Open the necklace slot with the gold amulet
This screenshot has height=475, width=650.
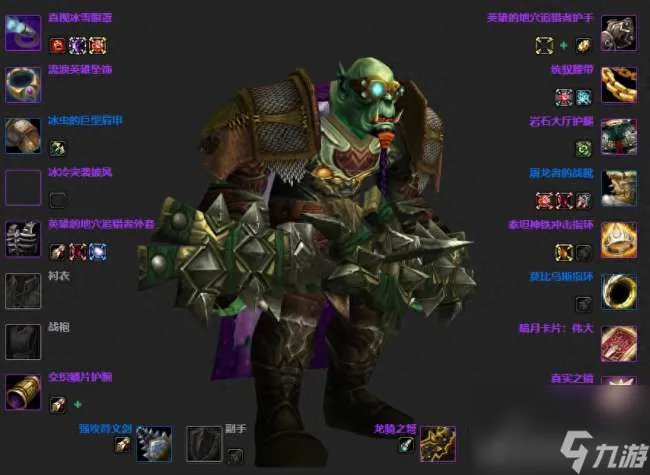(x=22, y=84)
